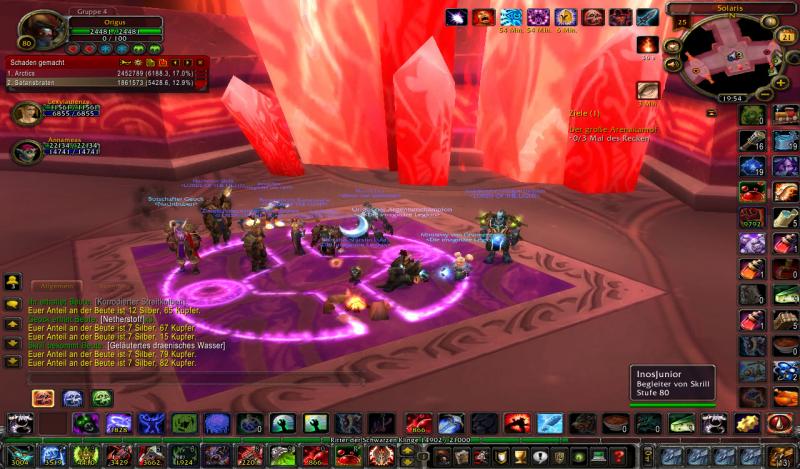Close the Schaden gemacht damage meter
Image resolution: width=800 pixels, height=469 pixels.
pos(201,61)
